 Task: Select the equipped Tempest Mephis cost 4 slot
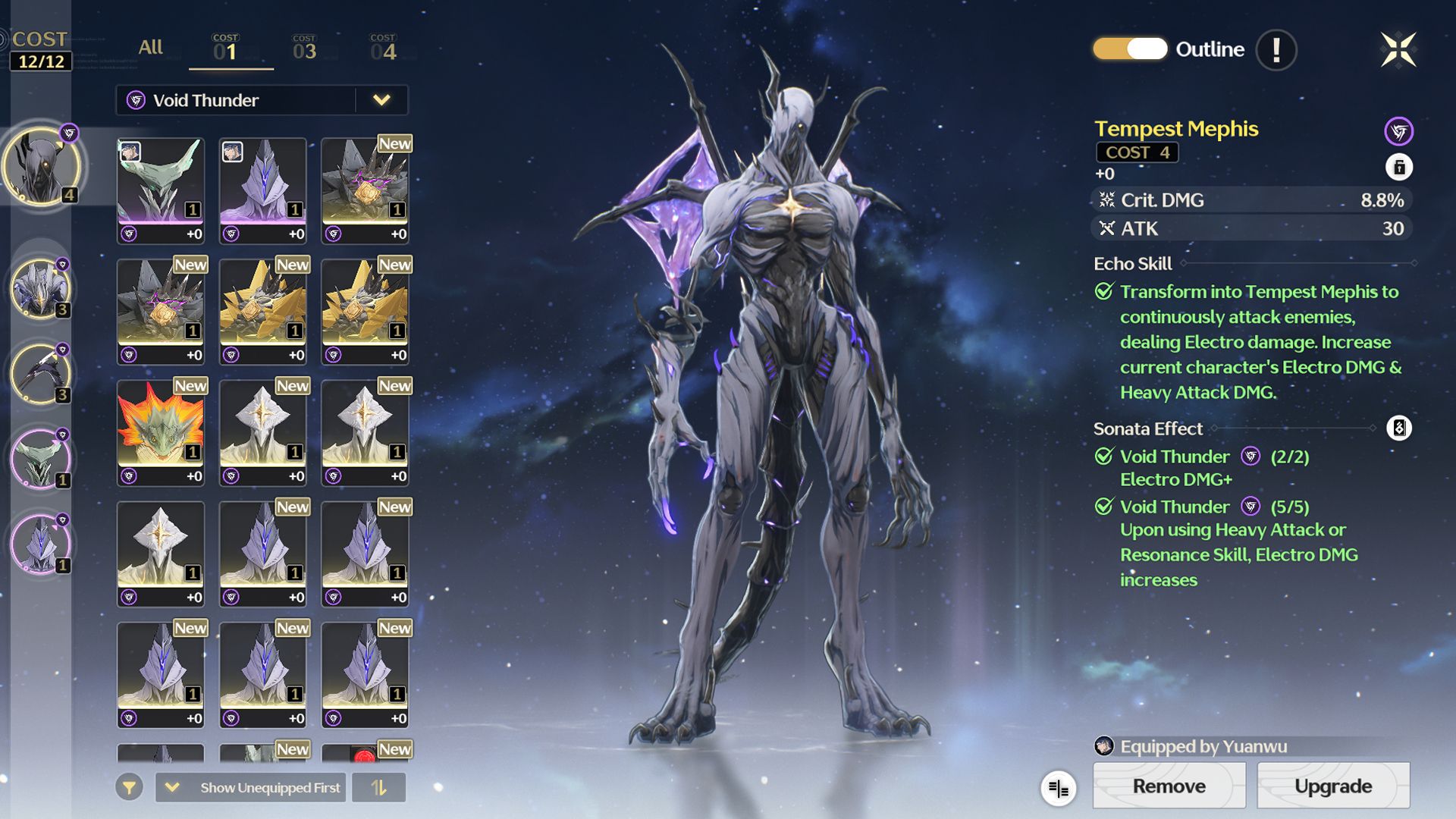41,166
